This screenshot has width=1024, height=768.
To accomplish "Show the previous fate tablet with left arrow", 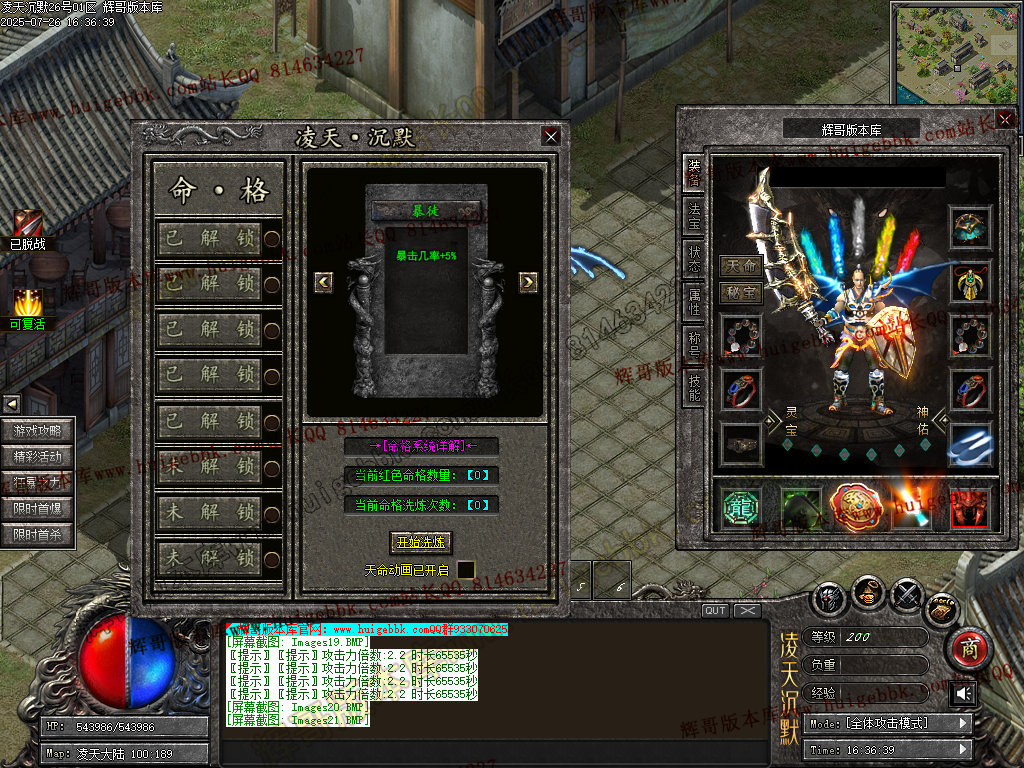I will [323, 282].
